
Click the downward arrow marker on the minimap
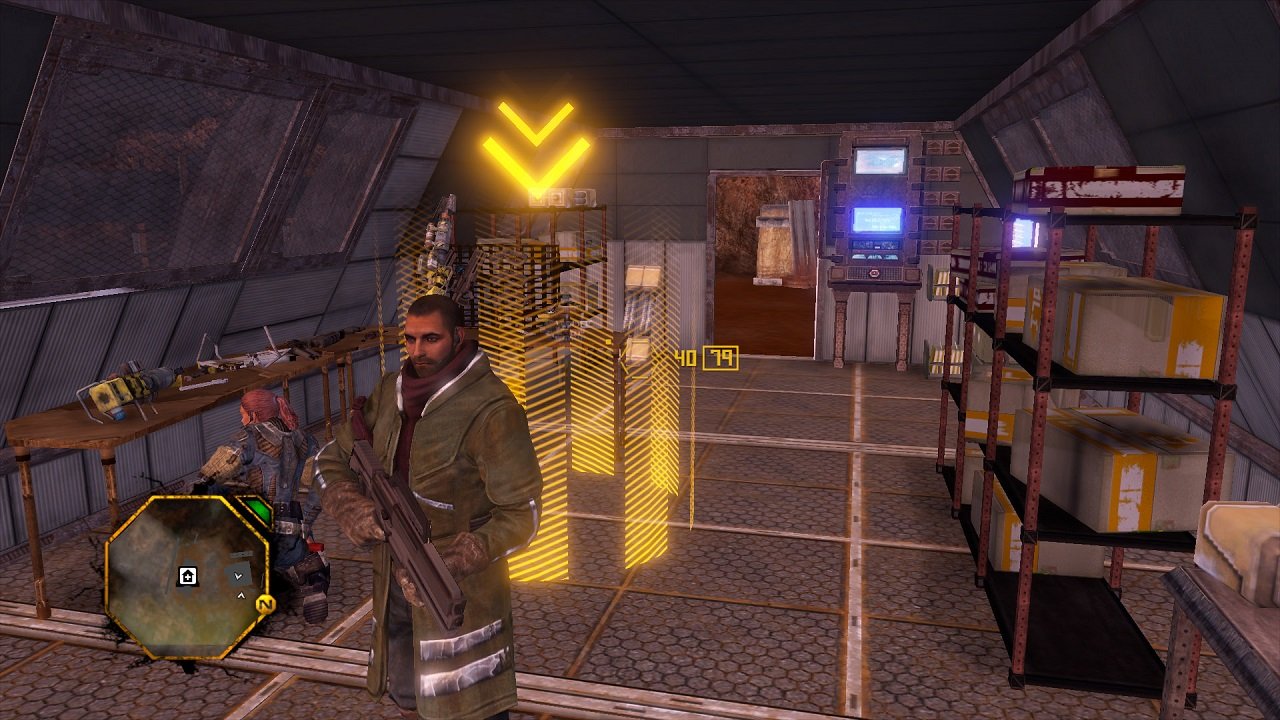pos(238,575)
